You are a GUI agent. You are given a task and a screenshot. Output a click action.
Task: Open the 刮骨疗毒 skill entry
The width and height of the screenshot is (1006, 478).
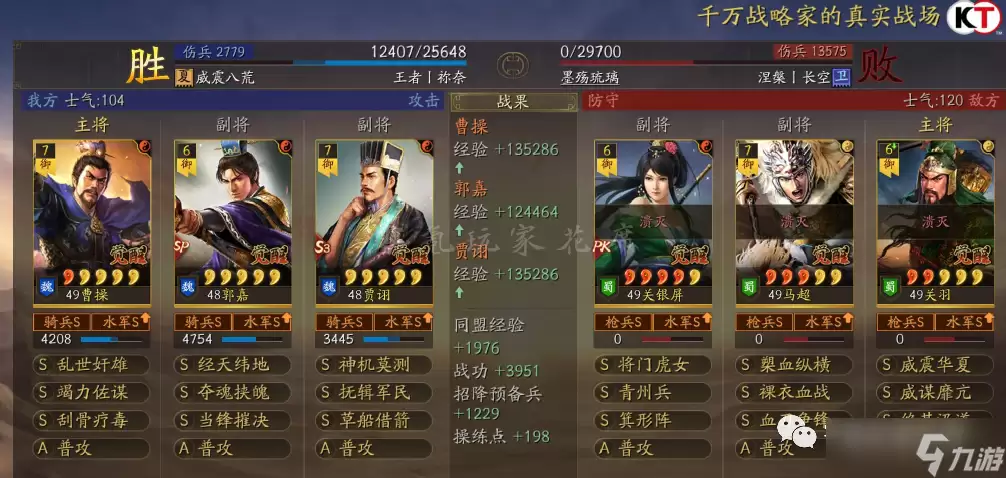click(x=92, y=421)
